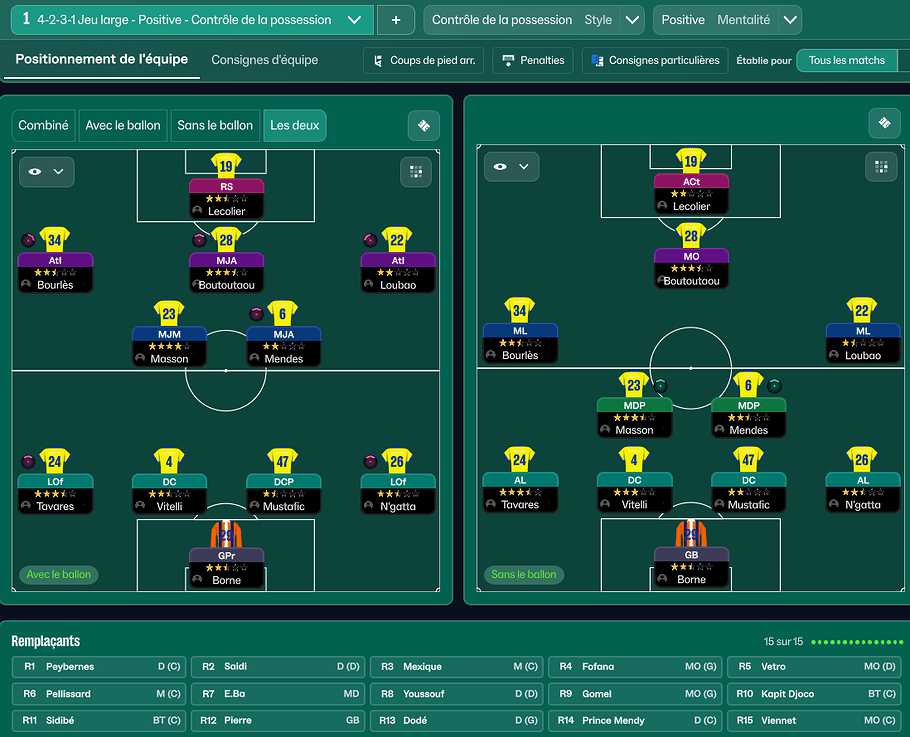Switch view to Combiné

(x=44, y=126)
